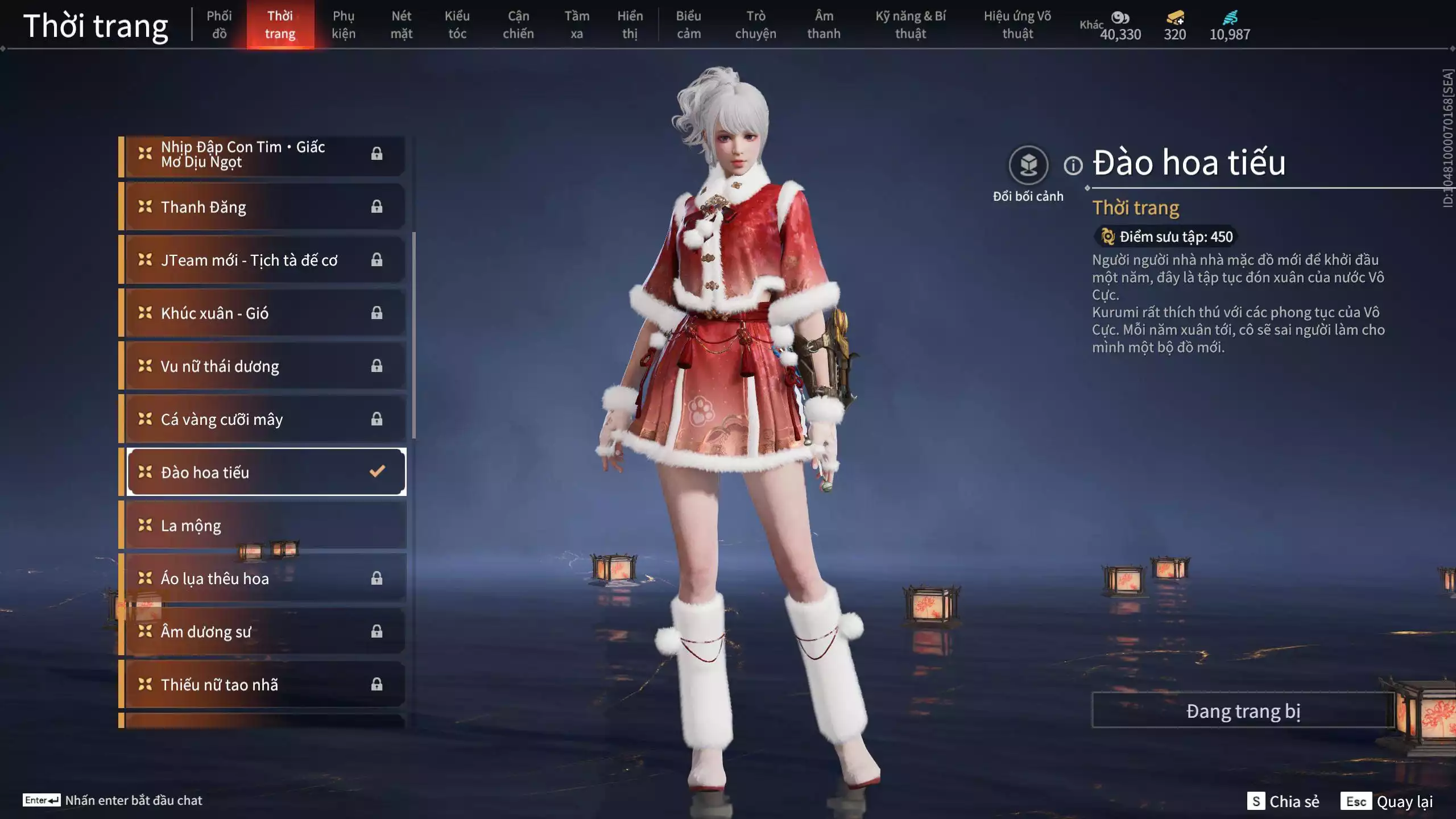The width and height of the screenshot is (1456, 819).
Task: Click the Đổi bối cảnh background icon
Action: pos(1028,166)
